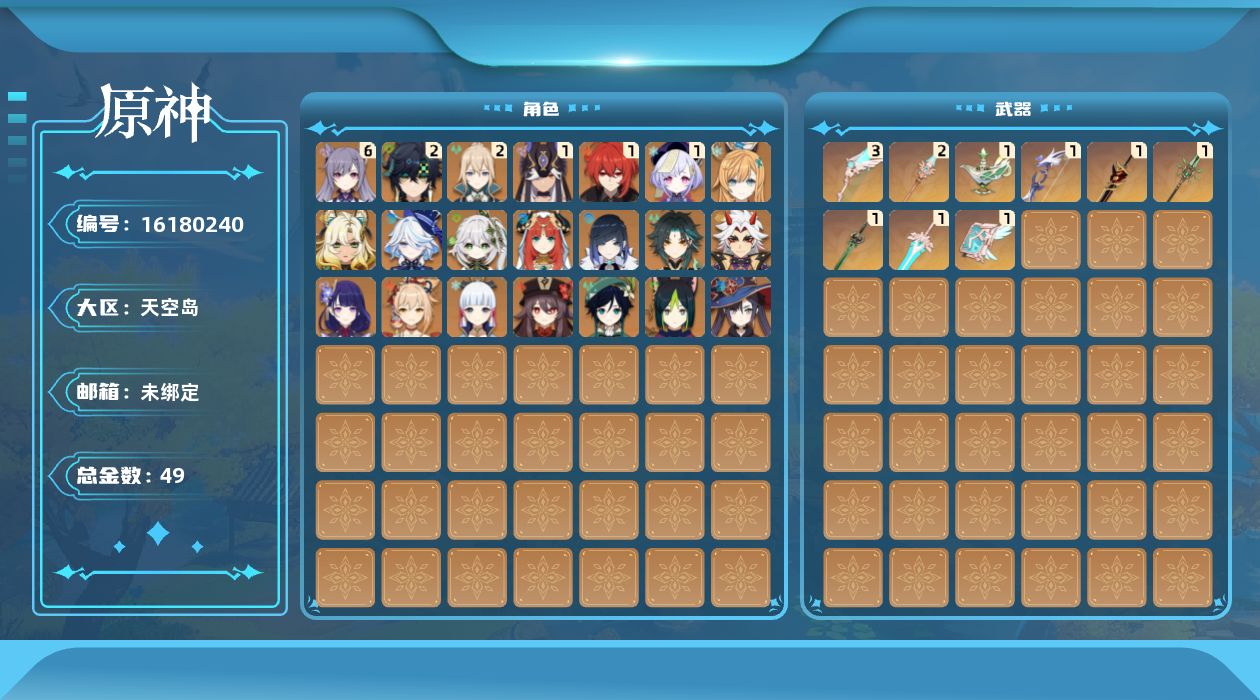
Task: Choose the Venti character portrait
Action: tap(610, 307)
